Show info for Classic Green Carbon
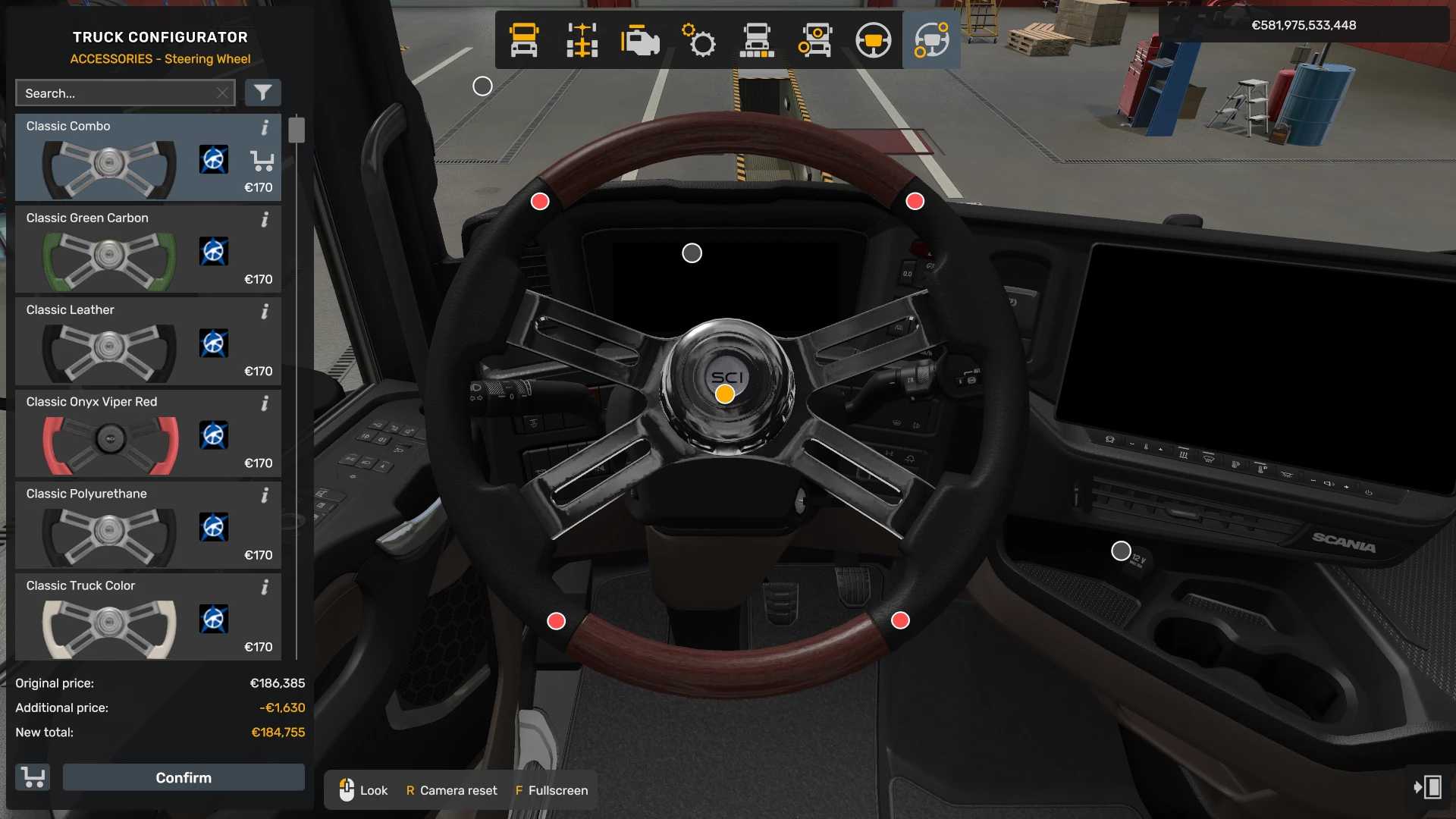 [x=265, y=220]
